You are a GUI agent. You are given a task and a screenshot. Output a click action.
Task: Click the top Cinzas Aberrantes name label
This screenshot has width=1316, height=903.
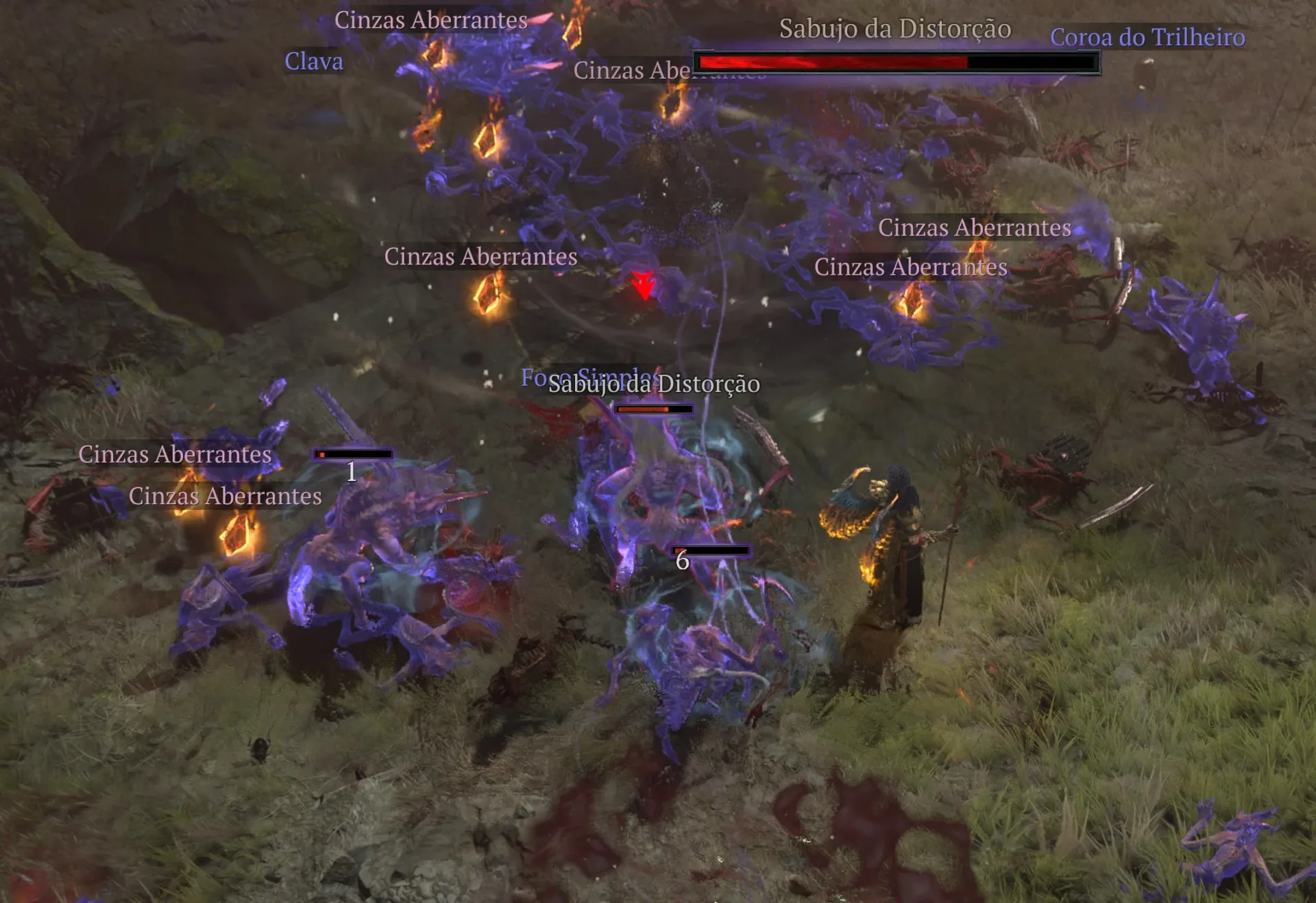[430, 19]
